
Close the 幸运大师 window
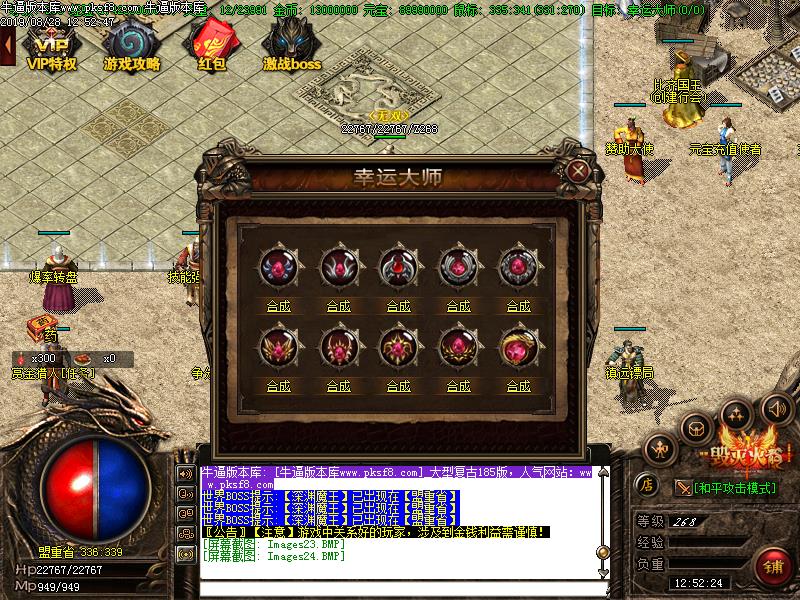tap(577, 170)
